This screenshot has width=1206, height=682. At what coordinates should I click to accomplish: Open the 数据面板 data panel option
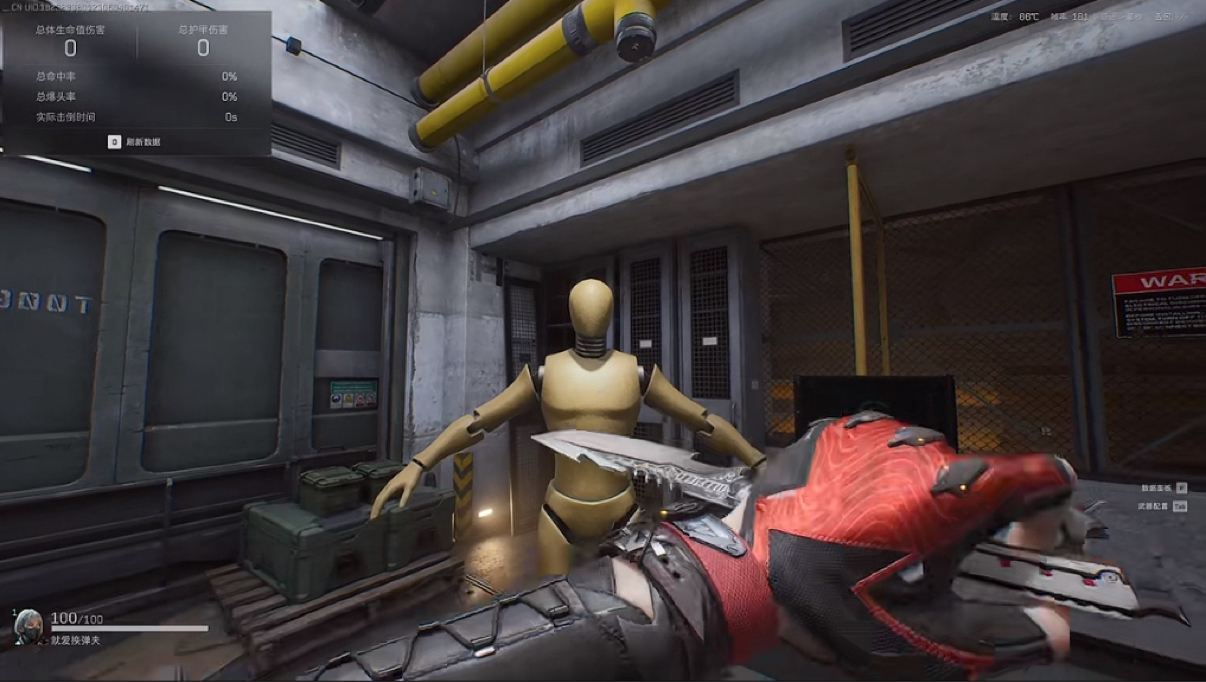pyautogui.click(x=1156, y=488)
